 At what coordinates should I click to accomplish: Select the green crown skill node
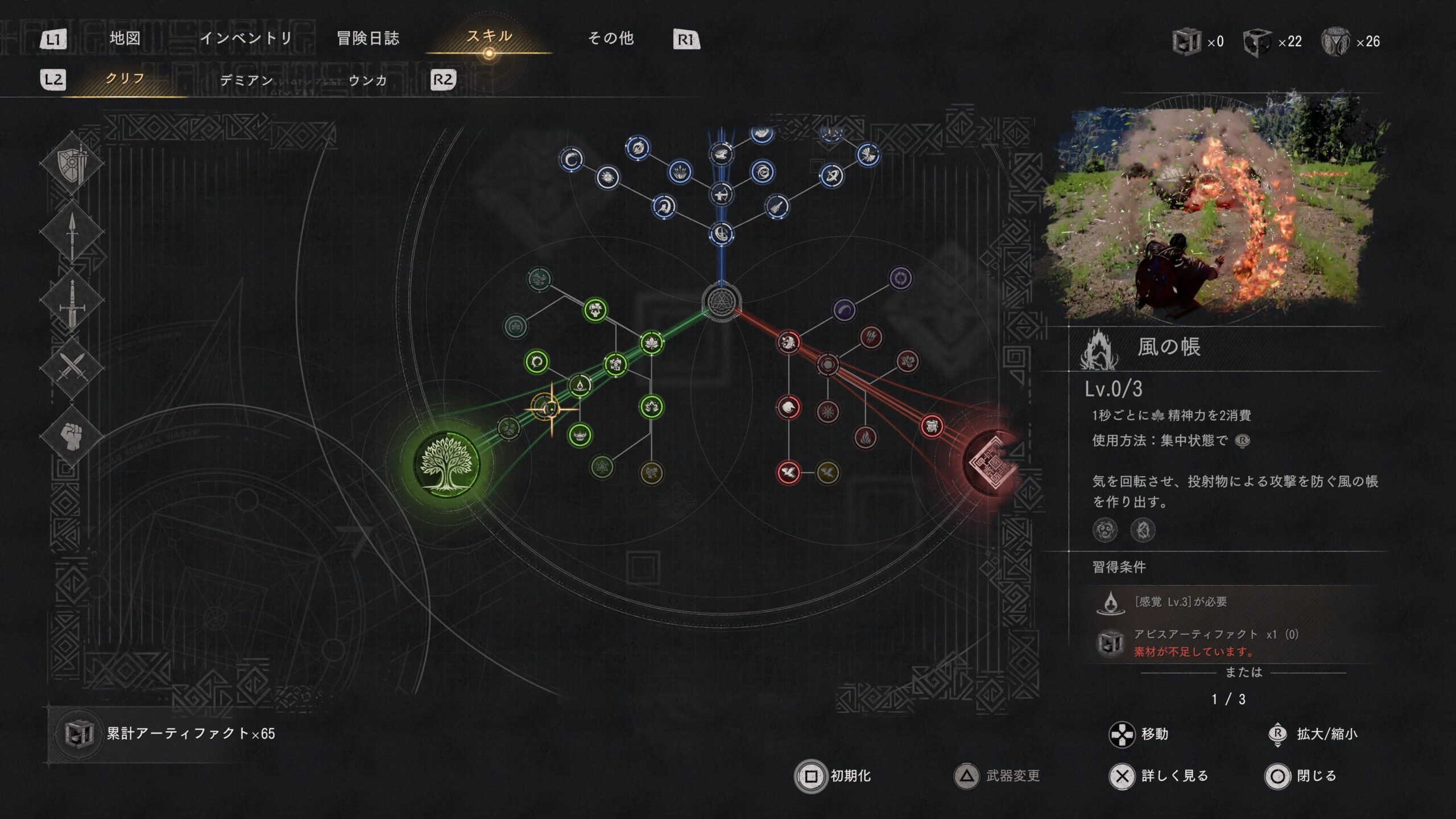click(580, 435)
